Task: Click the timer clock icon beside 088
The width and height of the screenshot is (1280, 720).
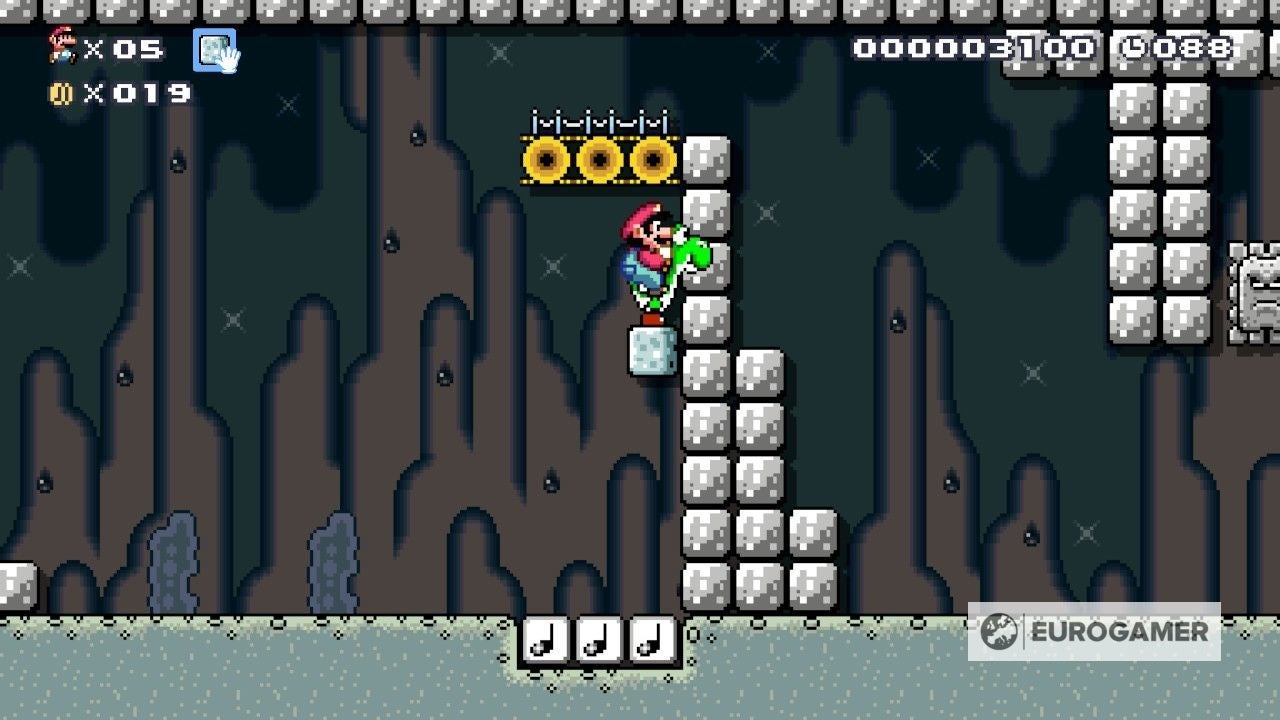Action: [1135, 46]
